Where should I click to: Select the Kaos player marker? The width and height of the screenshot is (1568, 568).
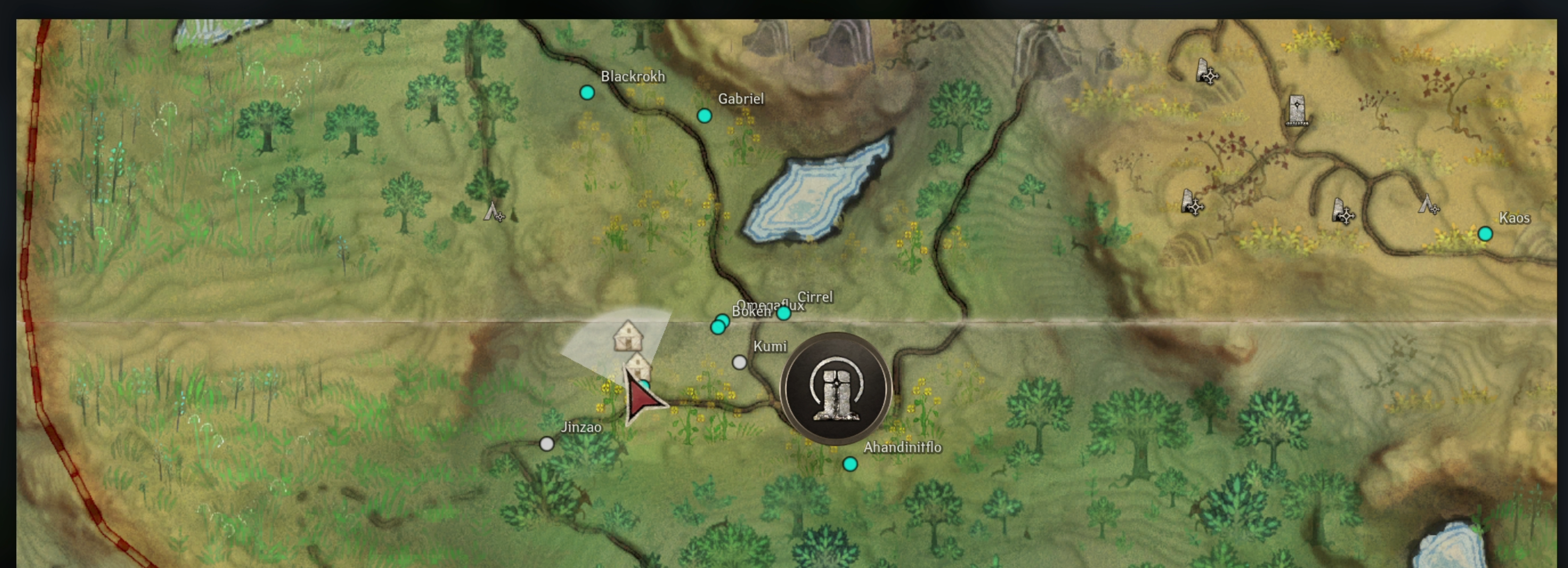[1485, 234]
